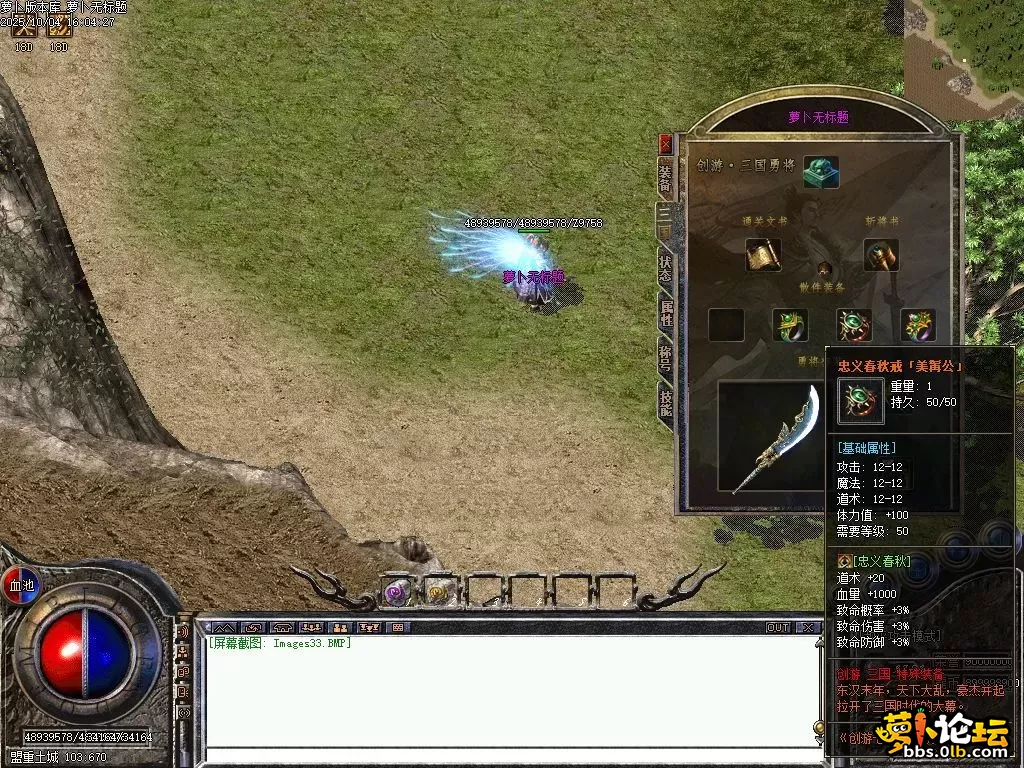Click the OUT button on chat bar
The image size is (1024, 768).
777,627
